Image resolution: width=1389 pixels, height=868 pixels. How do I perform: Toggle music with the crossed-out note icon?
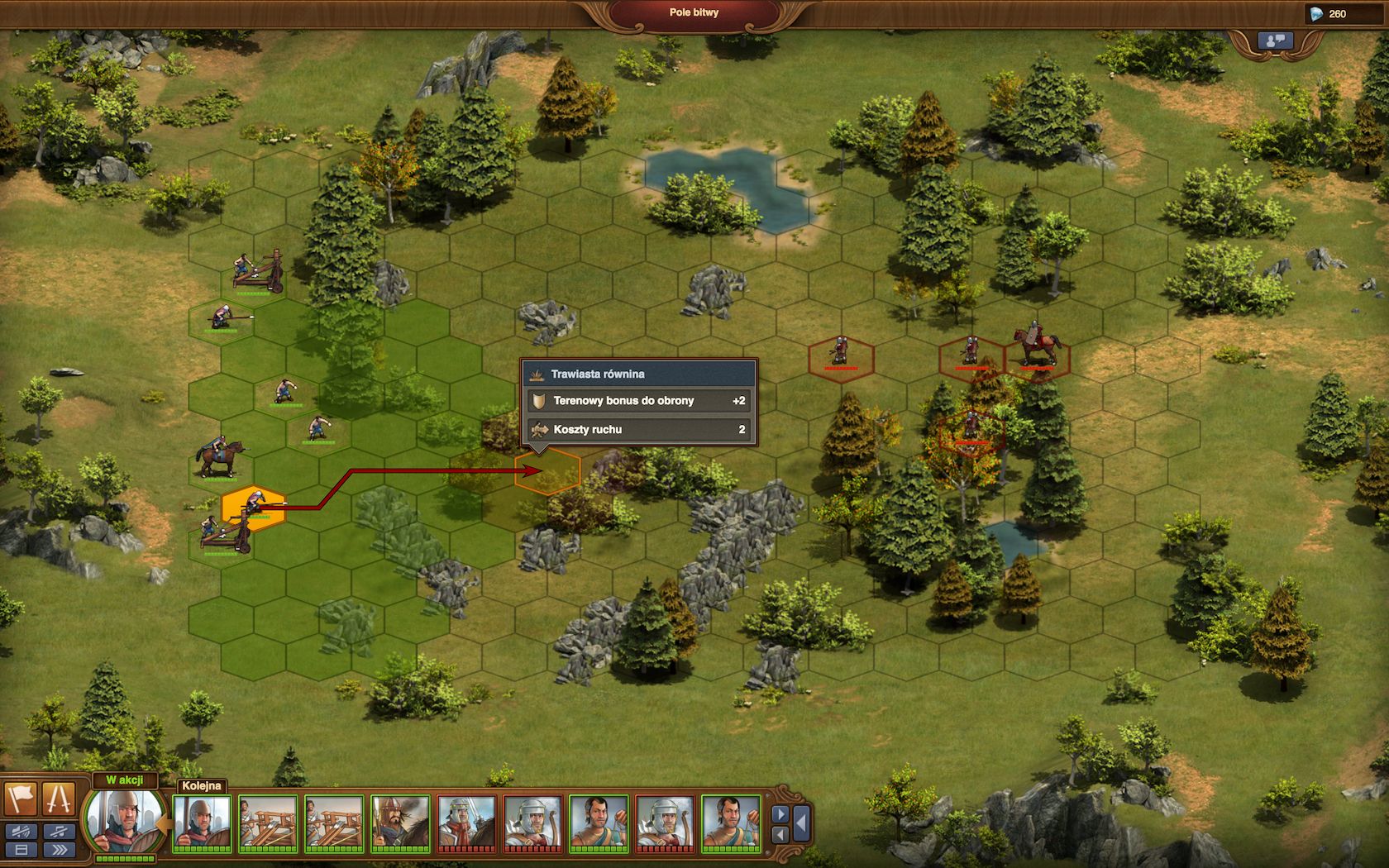pyautogui.click(x=59, y=832)
